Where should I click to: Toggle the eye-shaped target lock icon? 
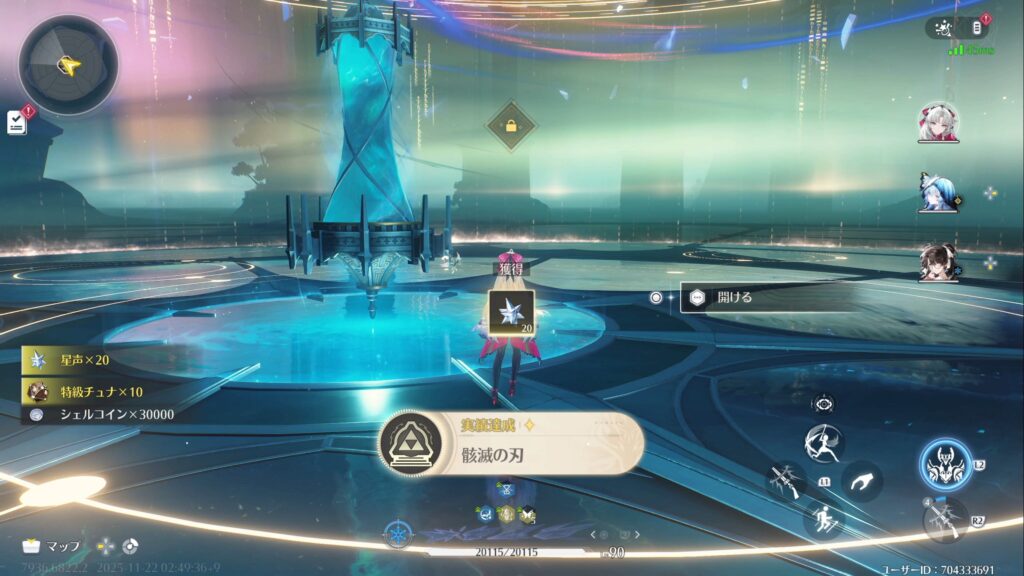pyautogui.click(x=824, y=404)
